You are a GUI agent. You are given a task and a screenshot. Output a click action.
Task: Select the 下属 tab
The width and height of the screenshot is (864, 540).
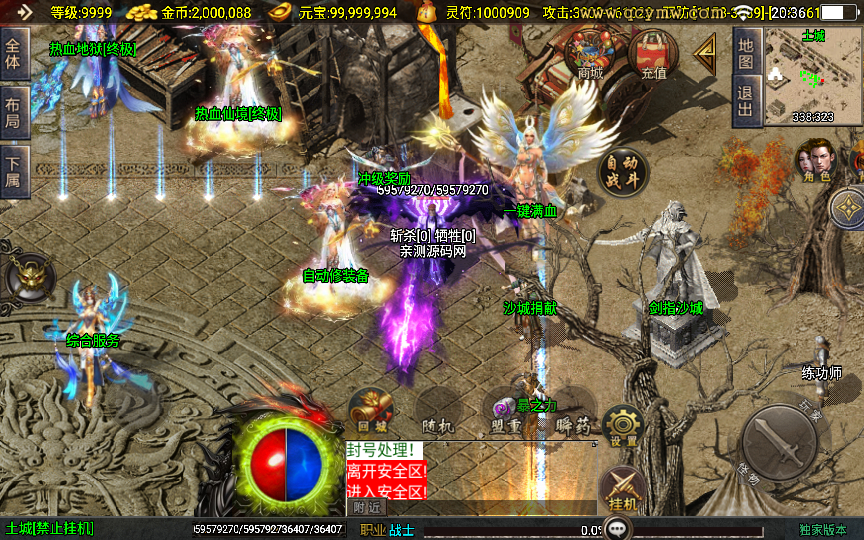pos(13,170)
